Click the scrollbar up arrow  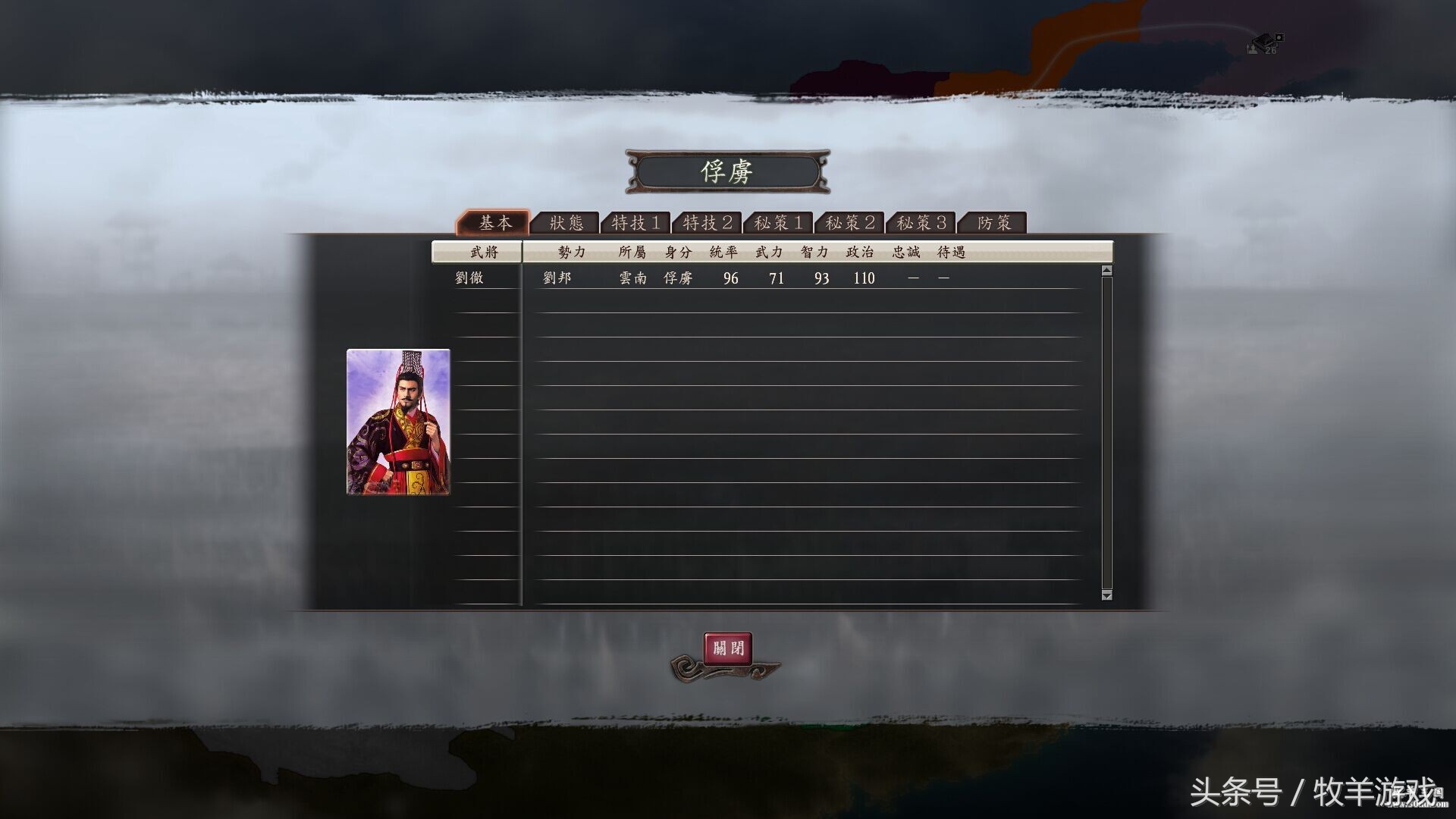coord(1106,268)
